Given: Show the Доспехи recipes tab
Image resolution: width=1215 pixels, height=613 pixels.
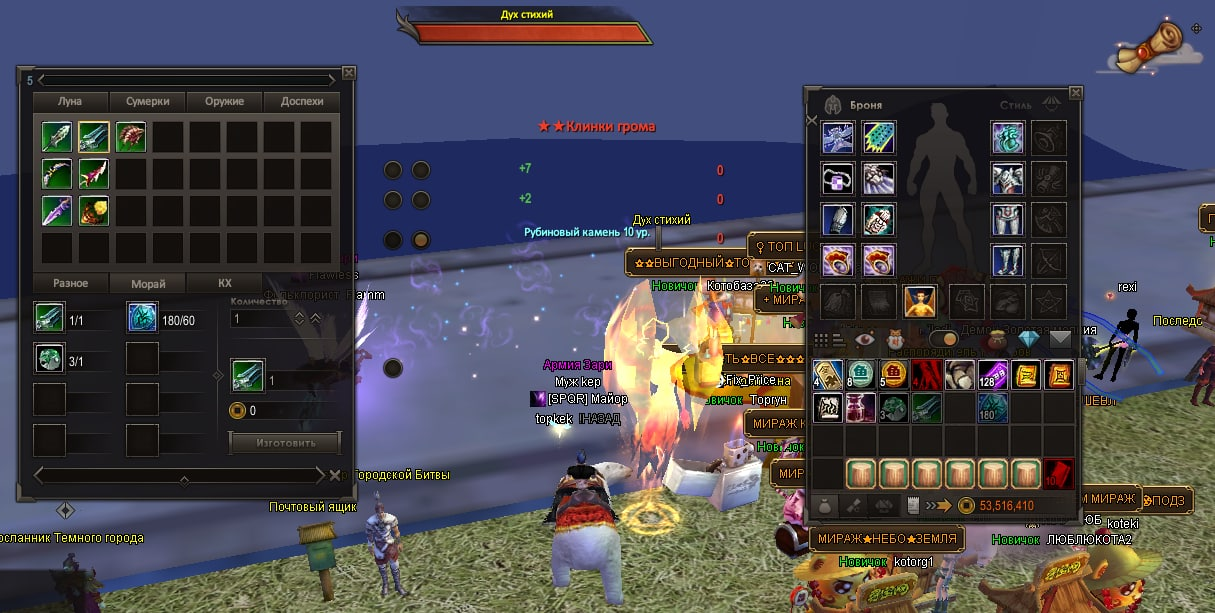Looking at the screenshot, I should pyautogui.click(x=301, y=101).
